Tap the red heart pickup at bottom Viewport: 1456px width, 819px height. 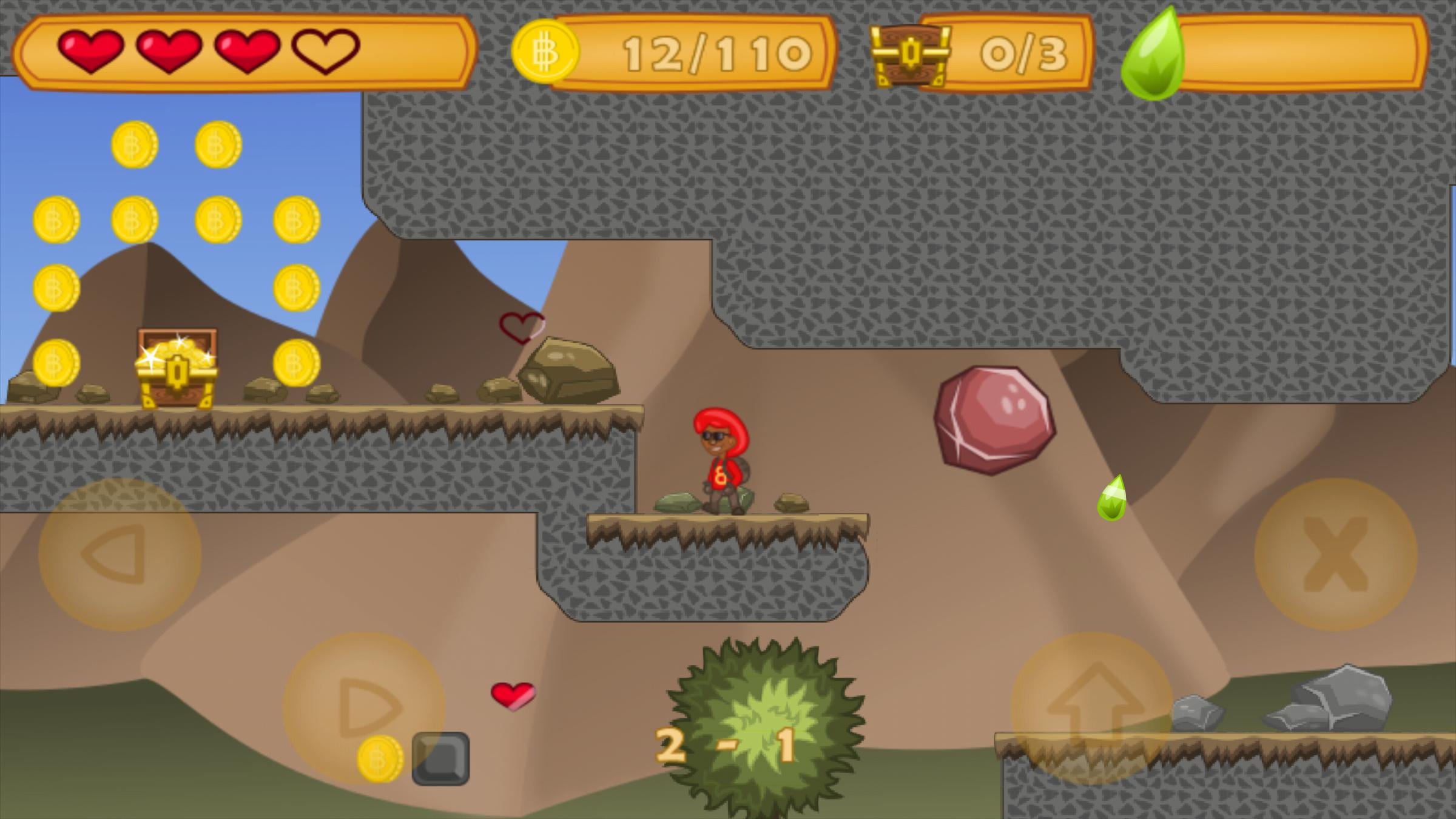tap(511, 696)
